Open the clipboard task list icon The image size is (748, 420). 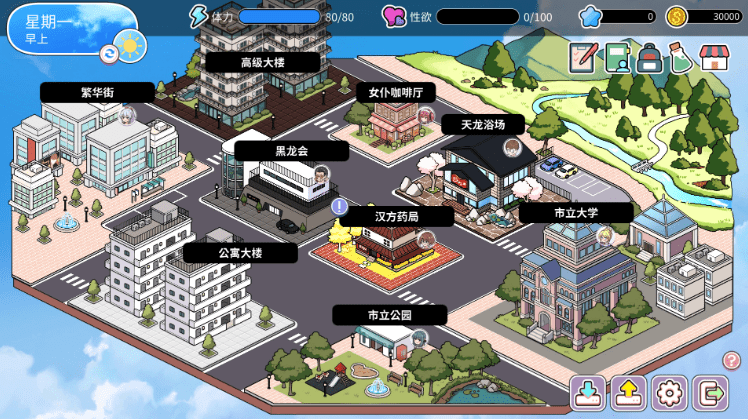[x=583, y=58]
